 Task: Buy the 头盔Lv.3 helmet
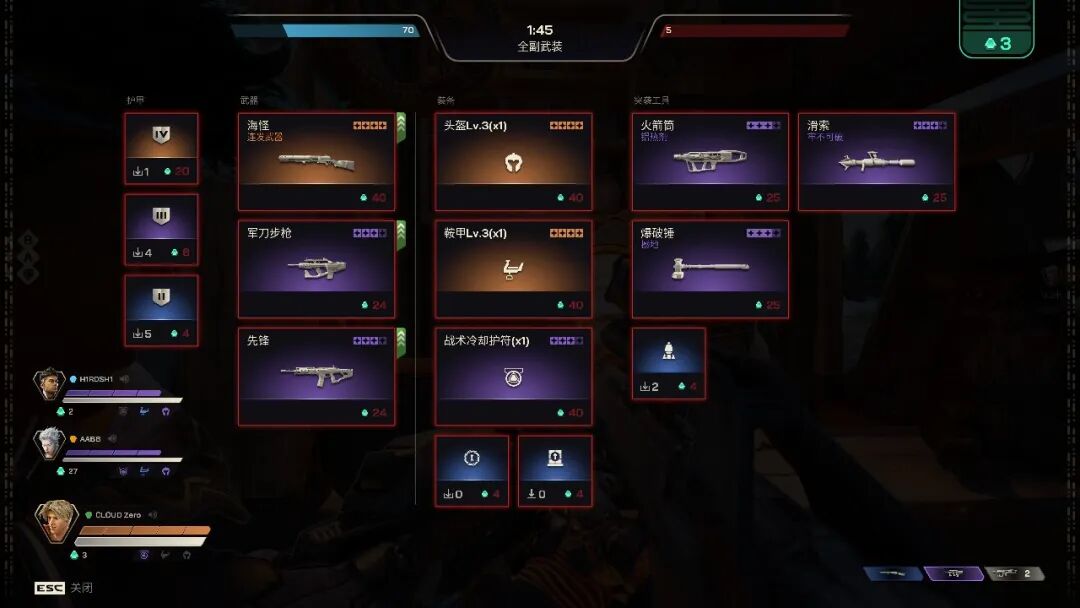click(513, 161)
